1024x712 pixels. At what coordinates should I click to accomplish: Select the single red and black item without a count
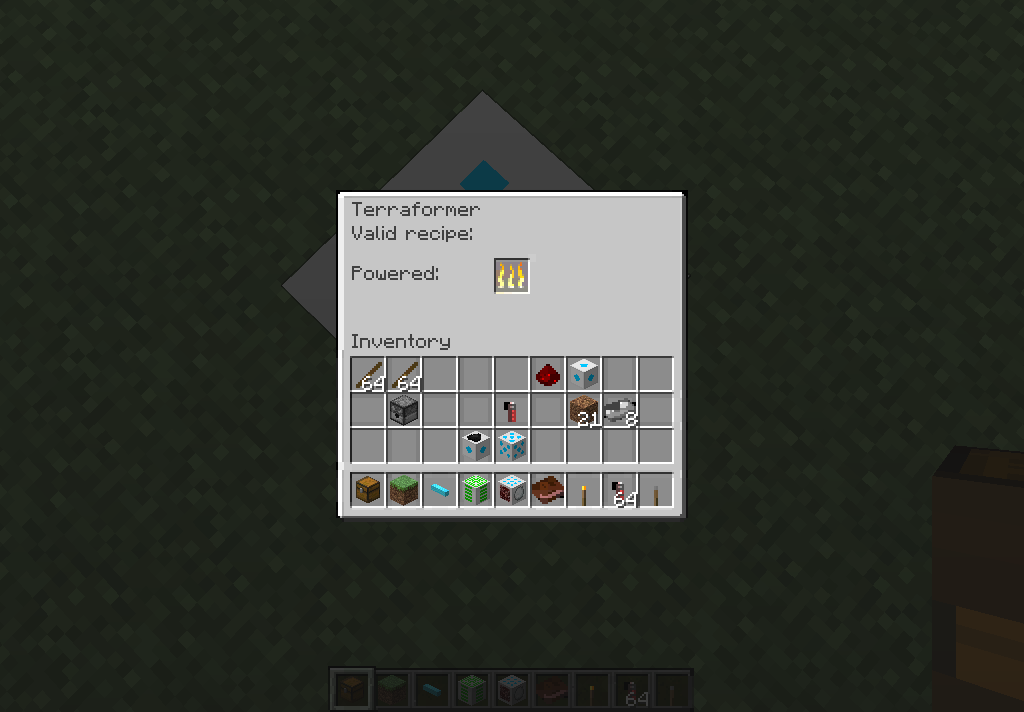pos(511,410)
